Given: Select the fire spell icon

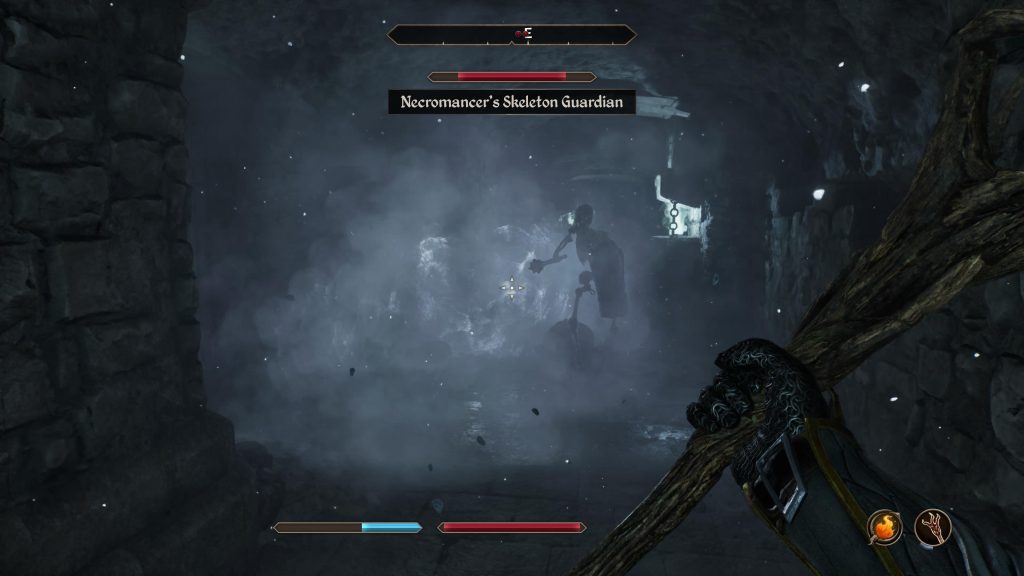Looking at the screenshot, I should click(884, 527).
